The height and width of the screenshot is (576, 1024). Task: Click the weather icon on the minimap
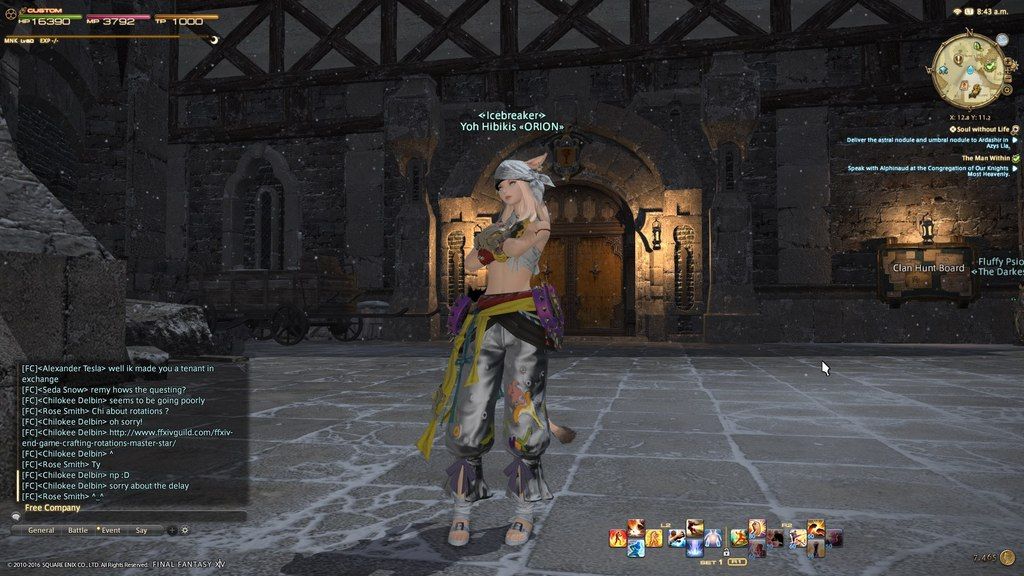1001,40
